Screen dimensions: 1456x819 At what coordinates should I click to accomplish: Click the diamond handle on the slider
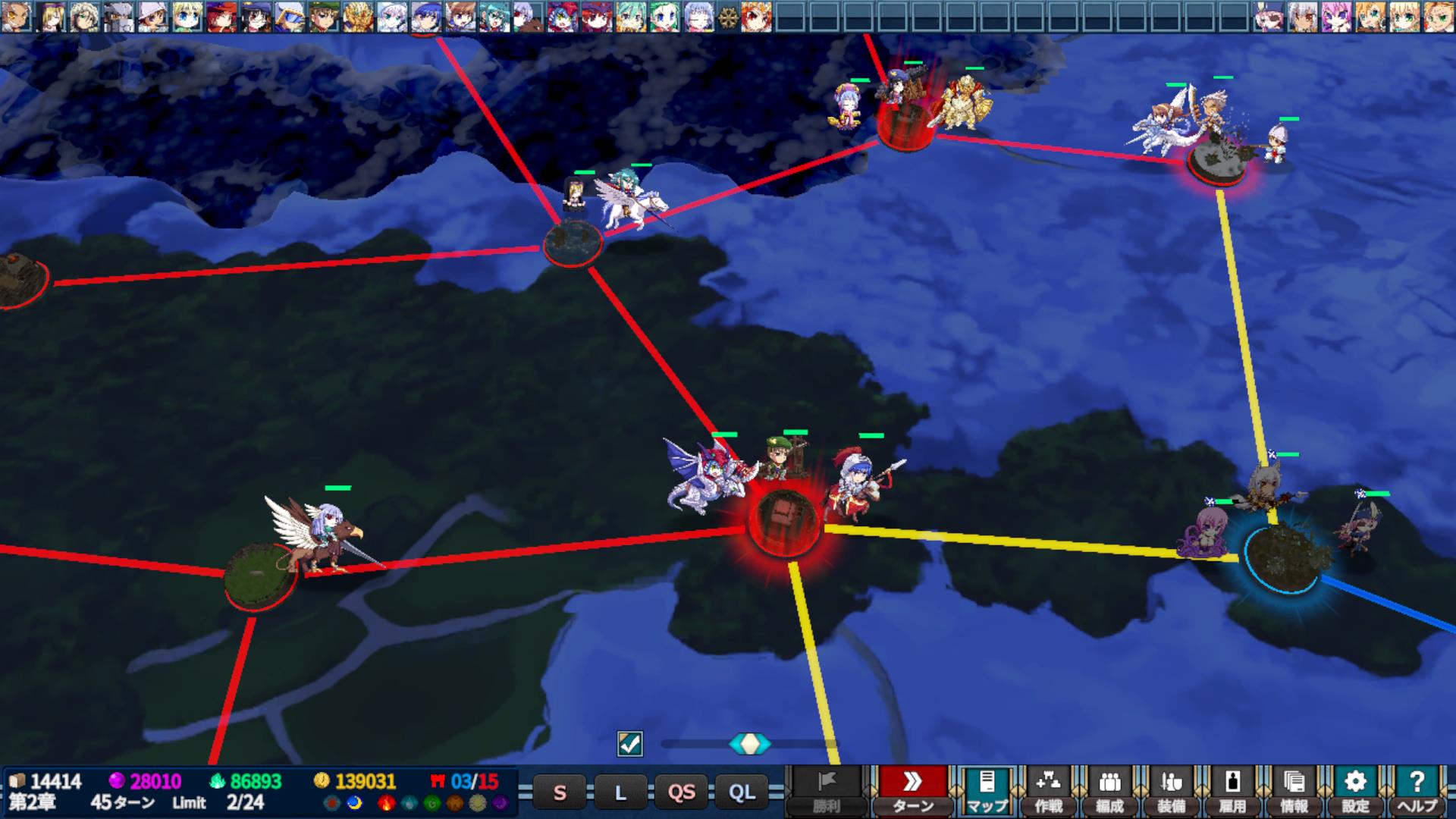click(x=749, y=744)
